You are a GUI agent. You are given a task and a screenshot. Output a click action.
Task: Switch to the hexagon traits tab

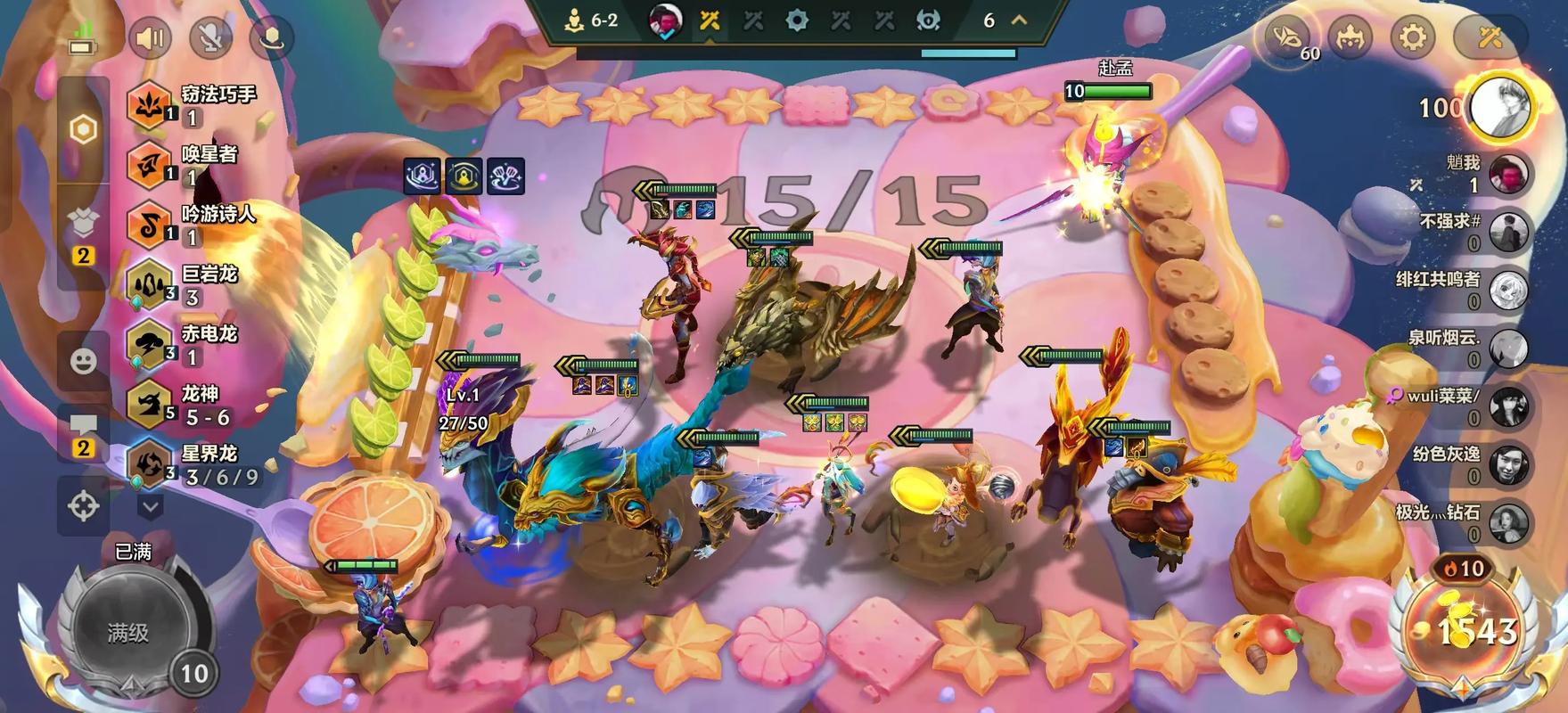[84, 130]
